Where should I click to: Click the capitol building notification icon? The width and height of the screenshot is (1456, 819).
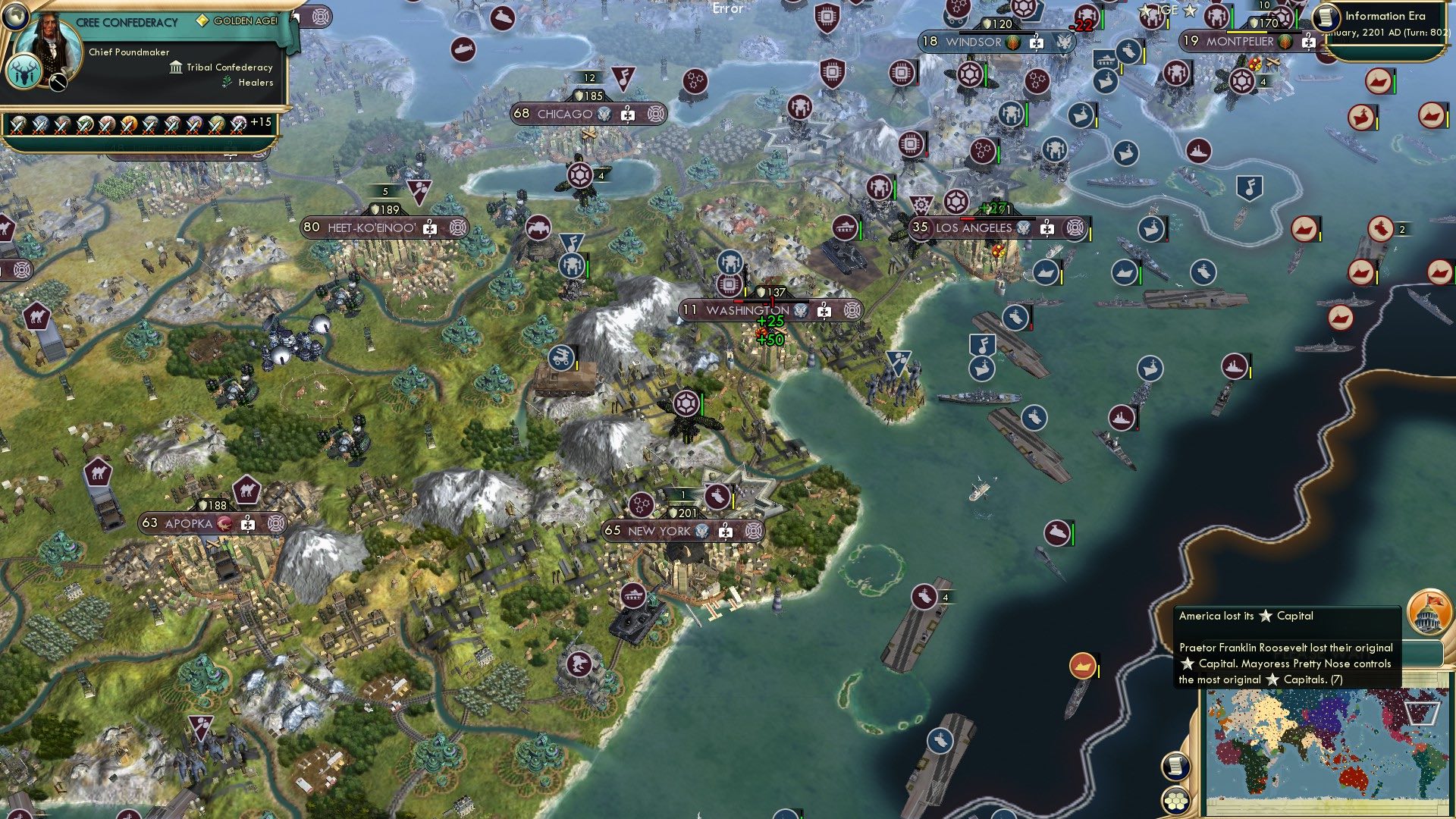point(1429,612)
